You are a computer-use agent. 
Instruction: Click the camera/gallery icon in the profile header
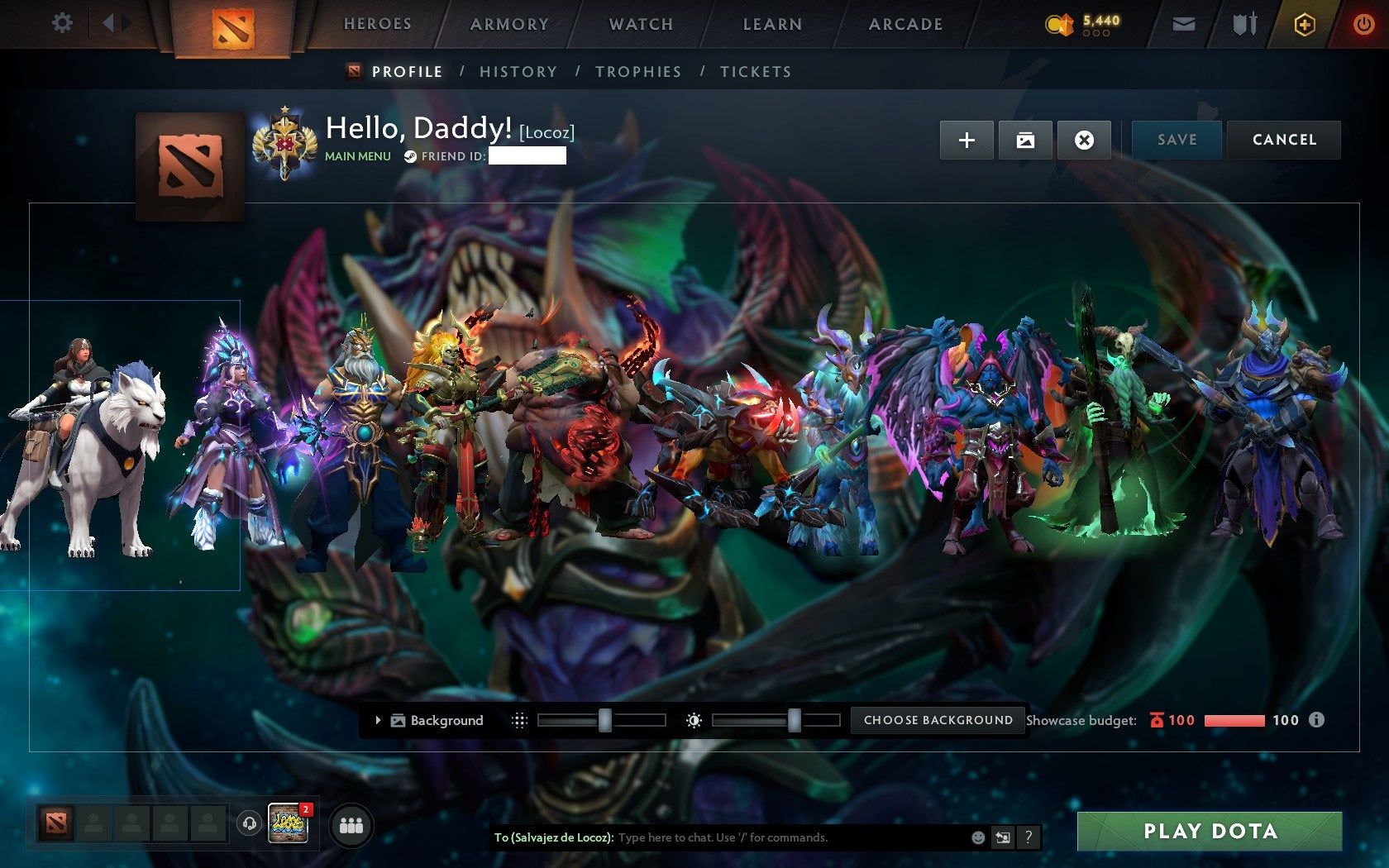point(1025,140)
